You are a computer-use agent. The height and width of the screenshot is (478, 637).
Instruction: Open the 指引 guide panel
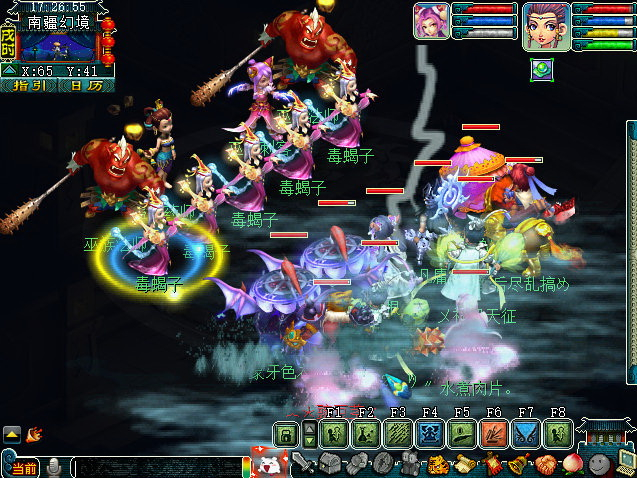34,85
